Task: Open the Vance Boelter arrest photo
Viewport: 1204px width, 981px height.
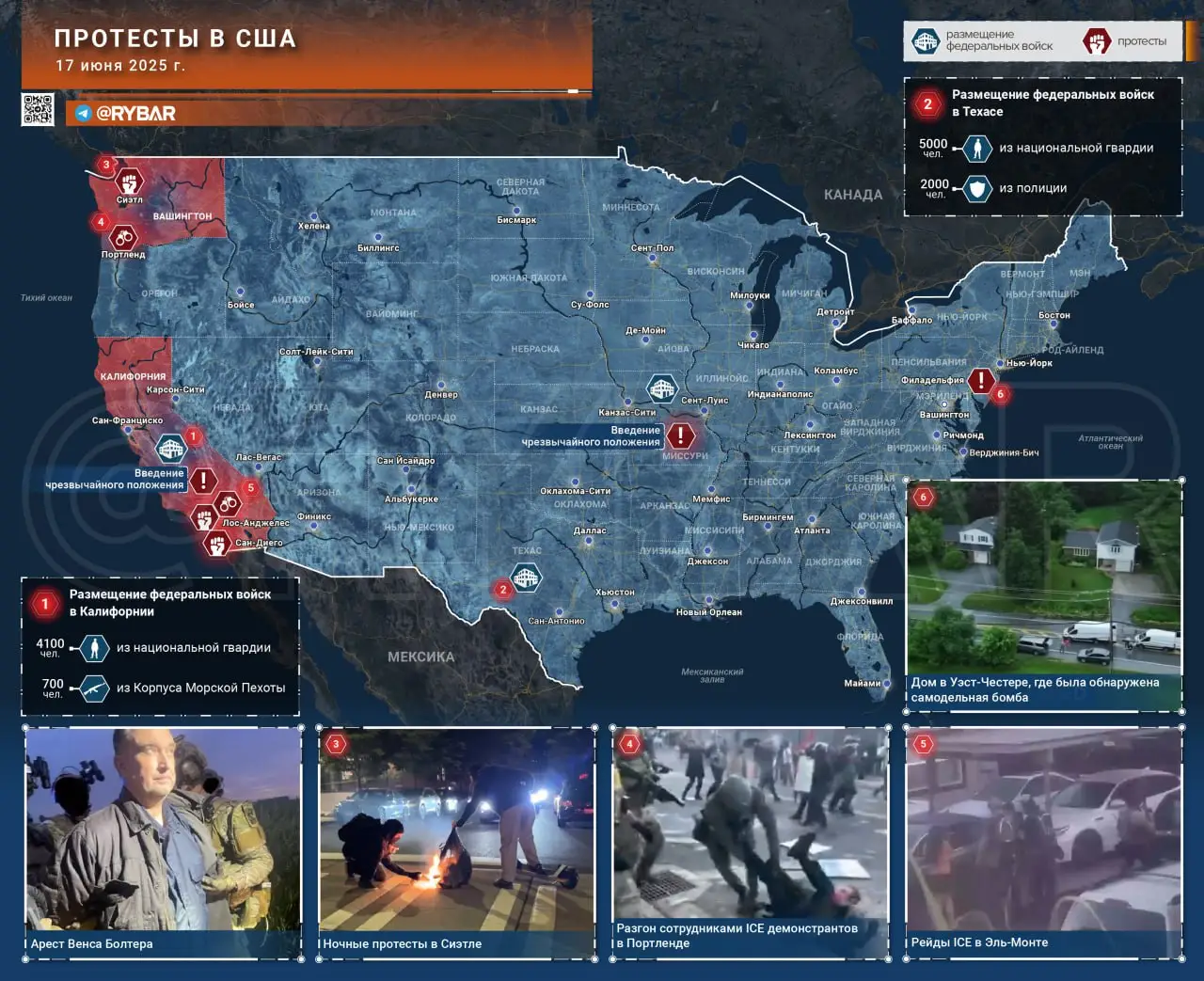Action: point(162,833)
